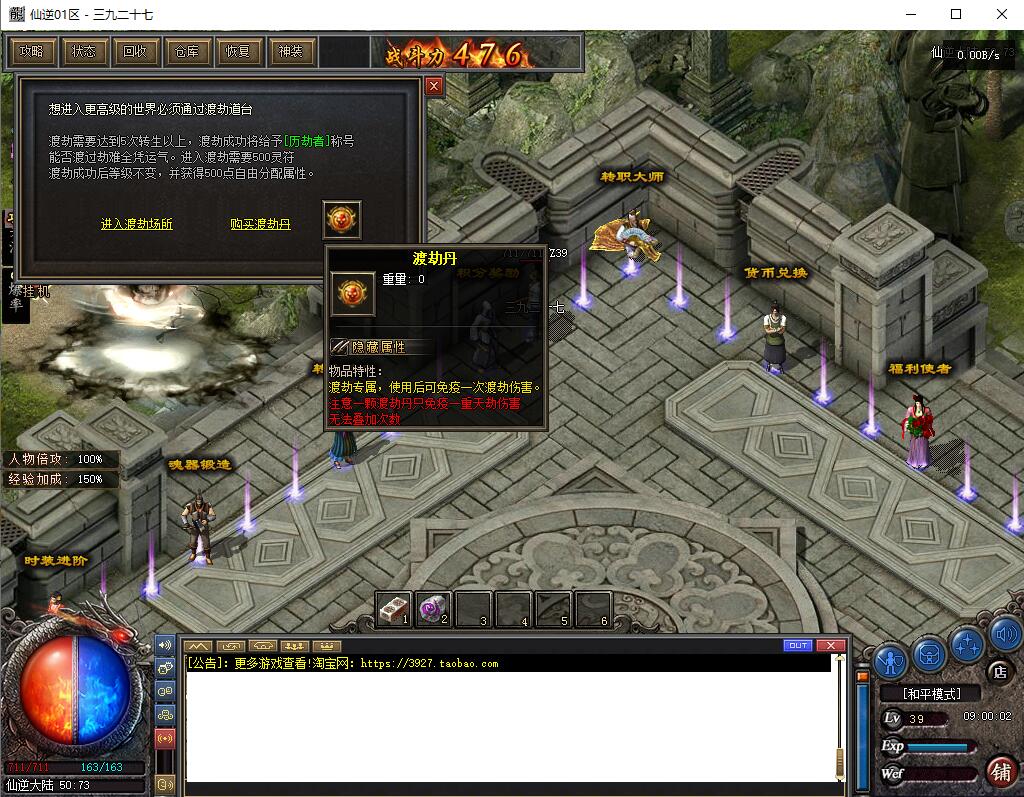Close the 渡劫 dialogue window
The image size is (1024, 797).
(434, 87)
